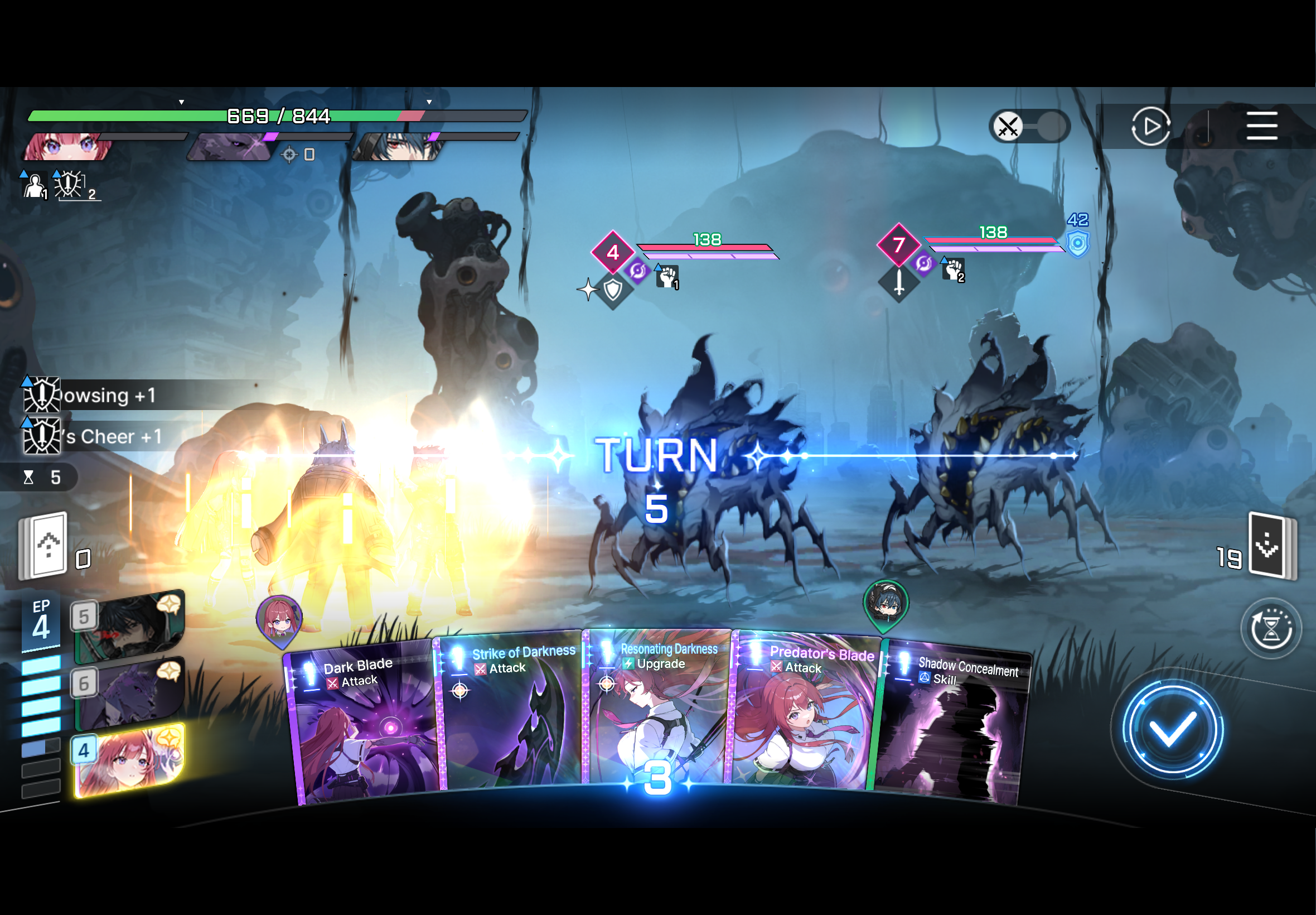Click the battle speed play button

pyautogui.click(x=1150, y=126)
